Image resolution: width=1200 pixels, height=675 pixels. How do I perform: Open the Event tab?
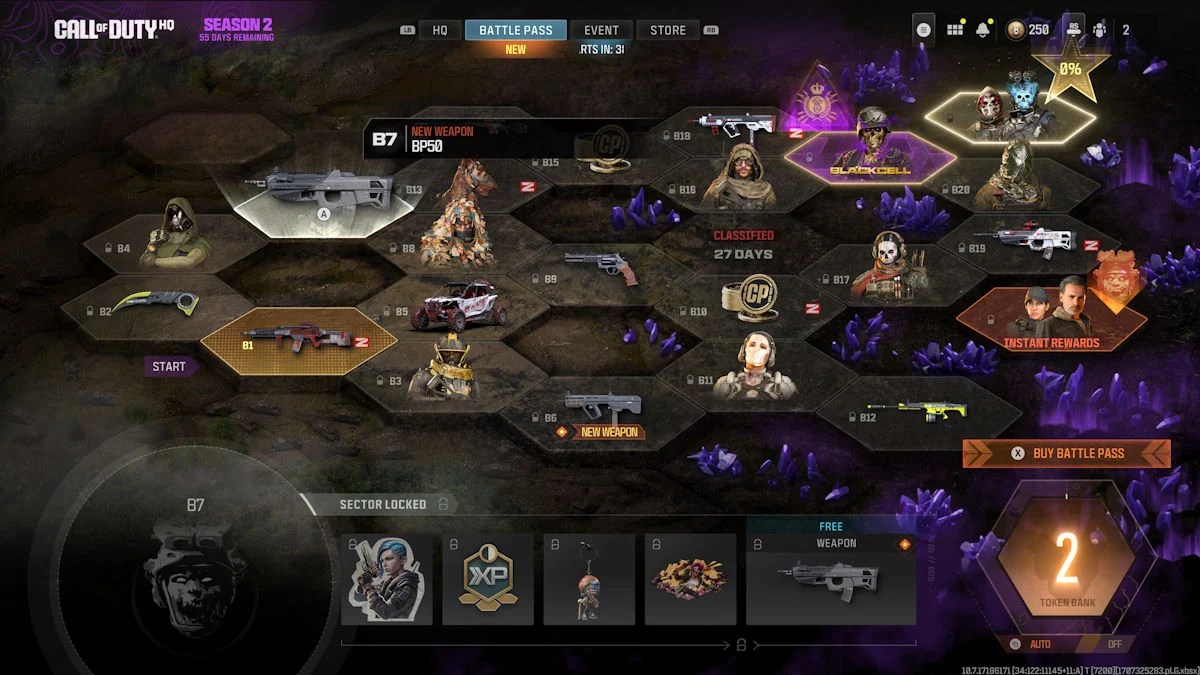601,30
